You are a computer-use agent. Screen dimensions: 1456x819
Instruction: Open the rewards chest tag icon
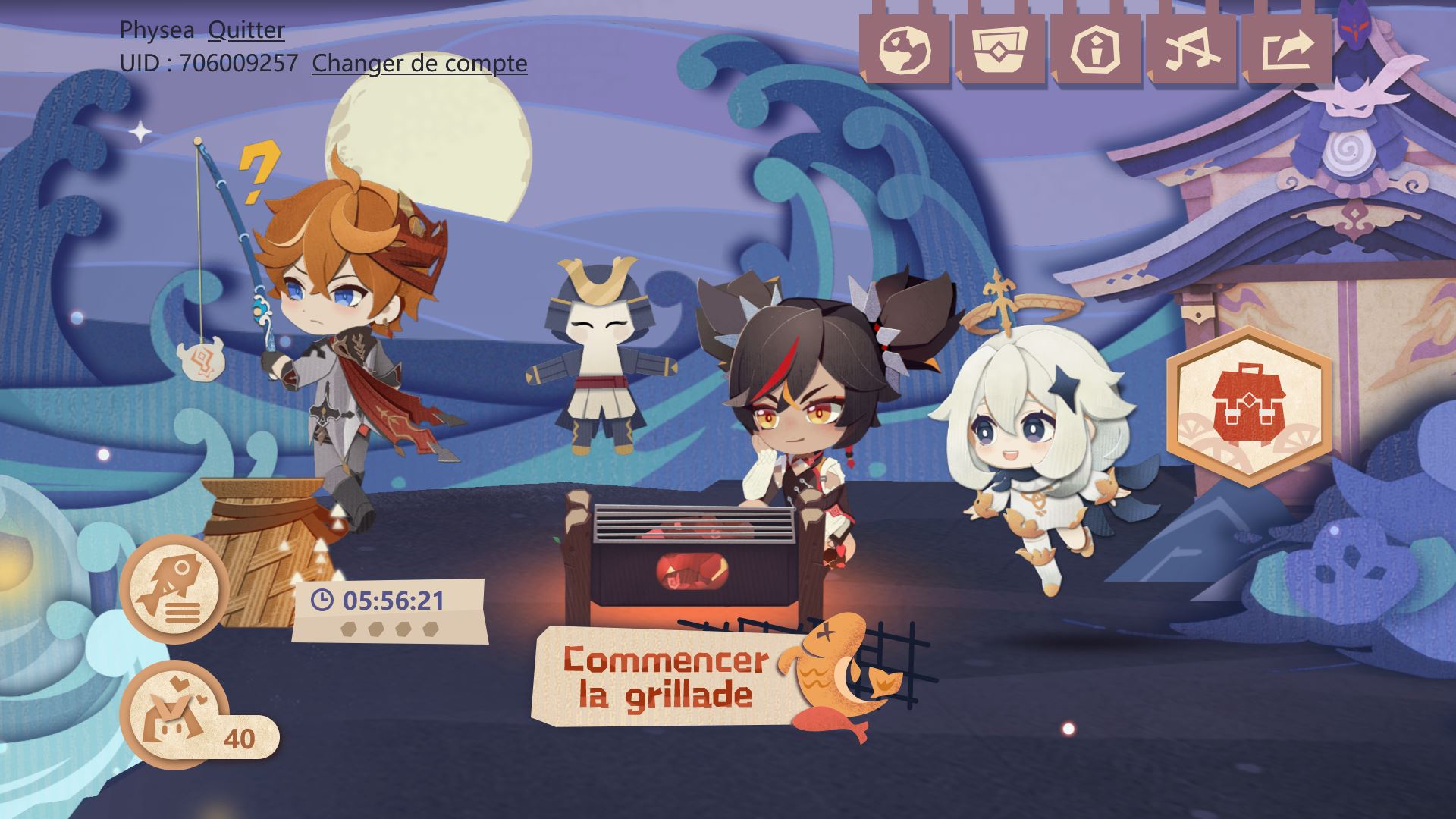click(x=1000, y=50)
